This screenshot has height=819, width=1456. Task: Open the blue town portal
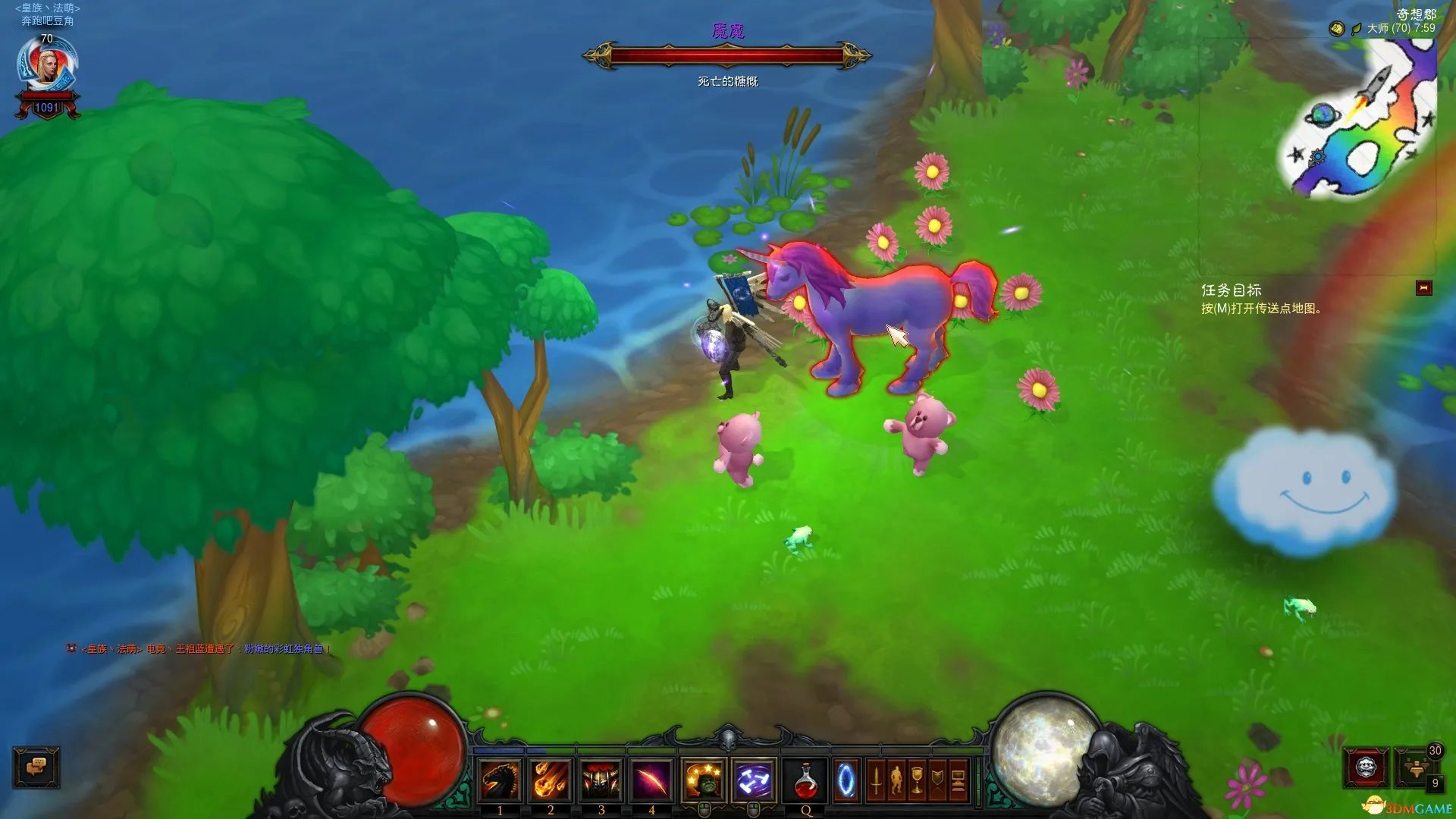tap(846, 780)
